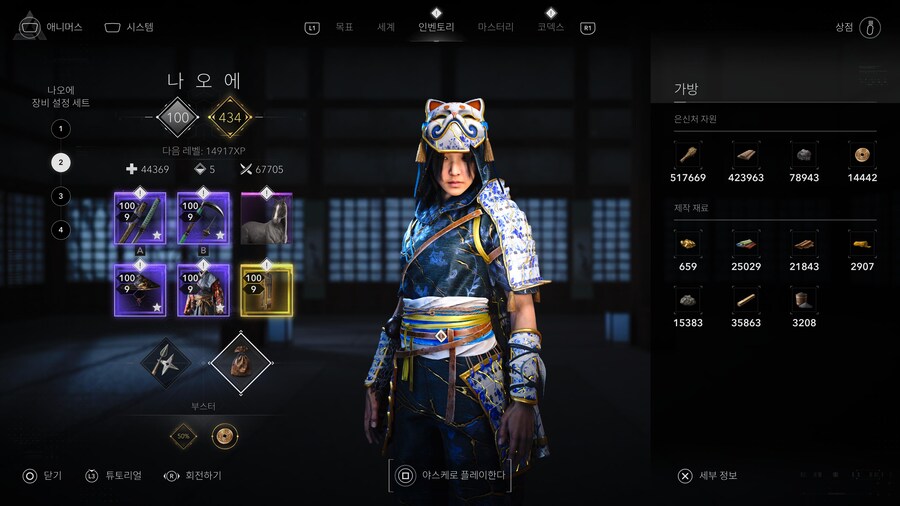The width and height of the screenshot is (900, 506).
Task: Select the straw hat headgear slot
Action: point(140,290)
